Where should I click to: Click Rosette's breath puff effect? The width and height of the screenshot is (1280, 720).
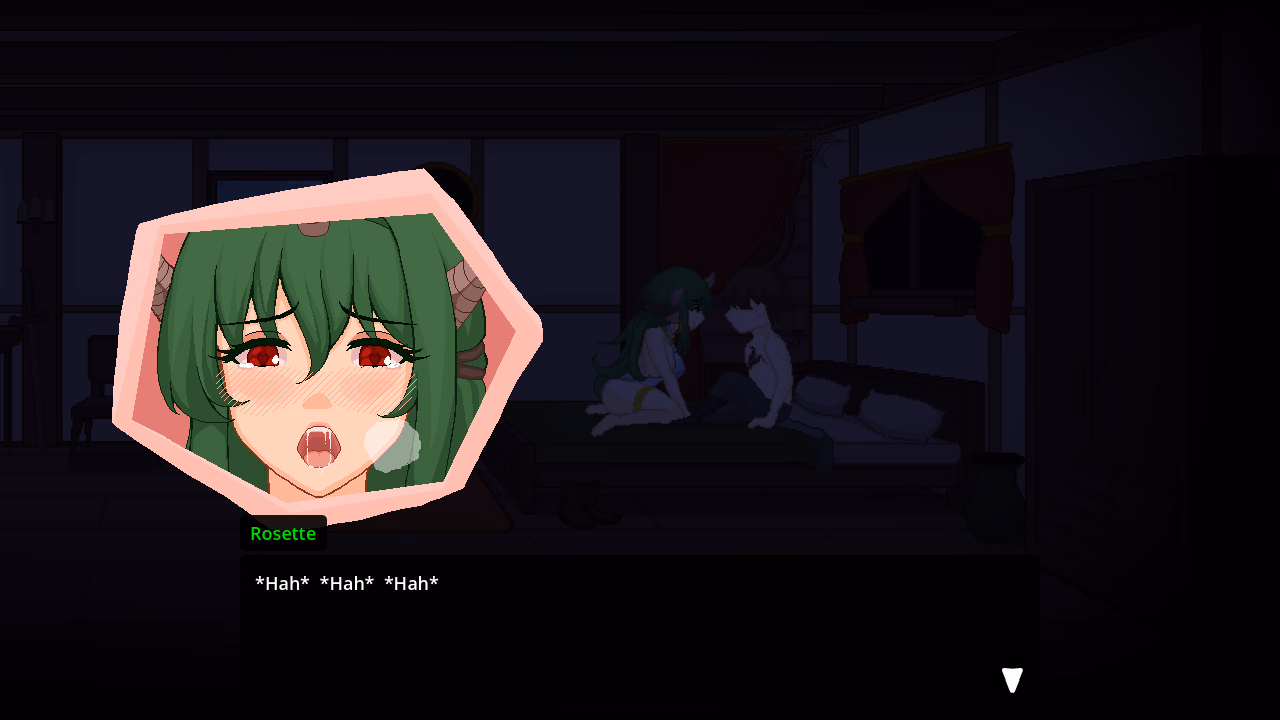[392, 443]
